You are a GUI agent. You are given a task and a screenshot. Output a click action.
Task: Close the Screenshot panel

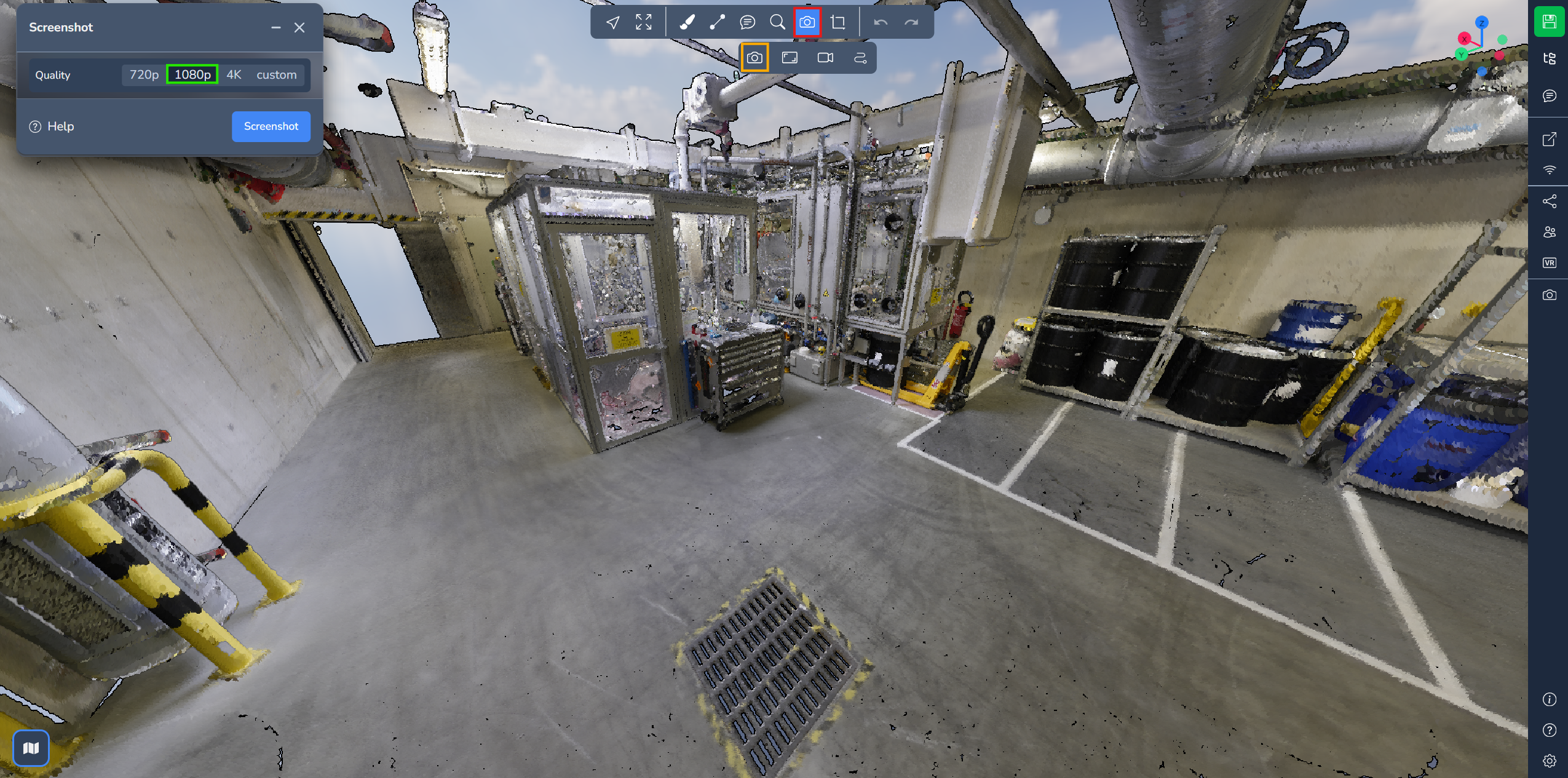pos(299,28)
